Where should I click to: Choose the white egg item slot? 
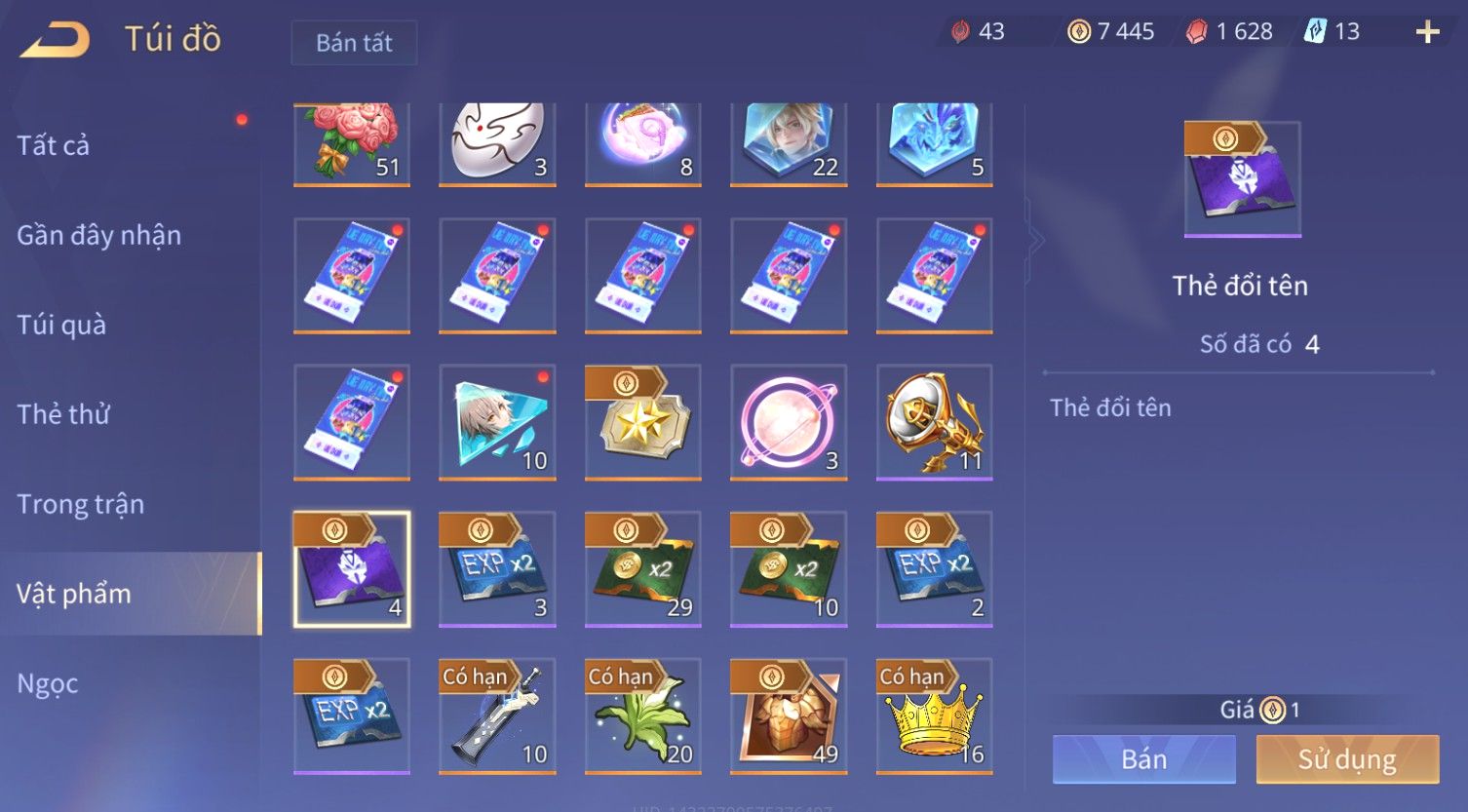tap(497, 143)
